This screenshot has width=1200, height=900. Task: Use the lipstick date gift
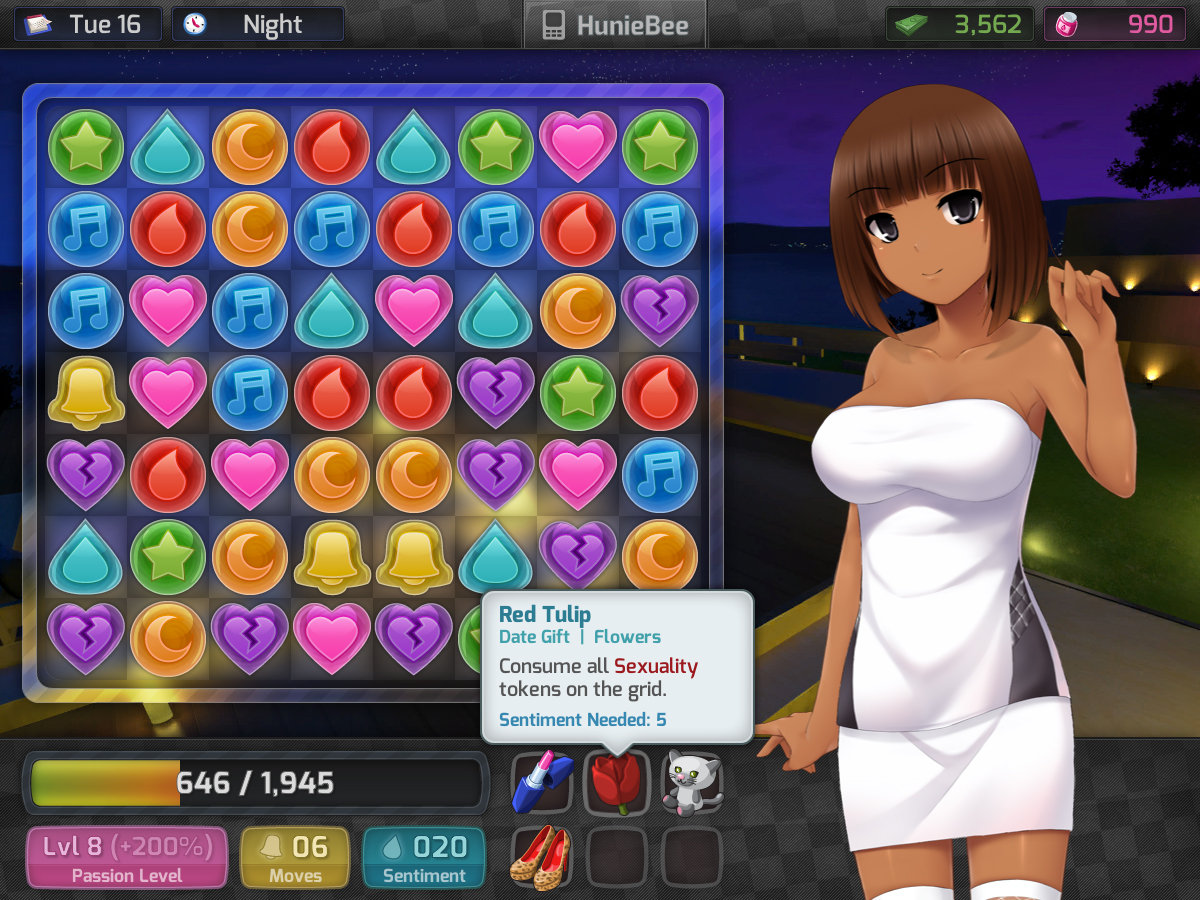pos(541,783)
